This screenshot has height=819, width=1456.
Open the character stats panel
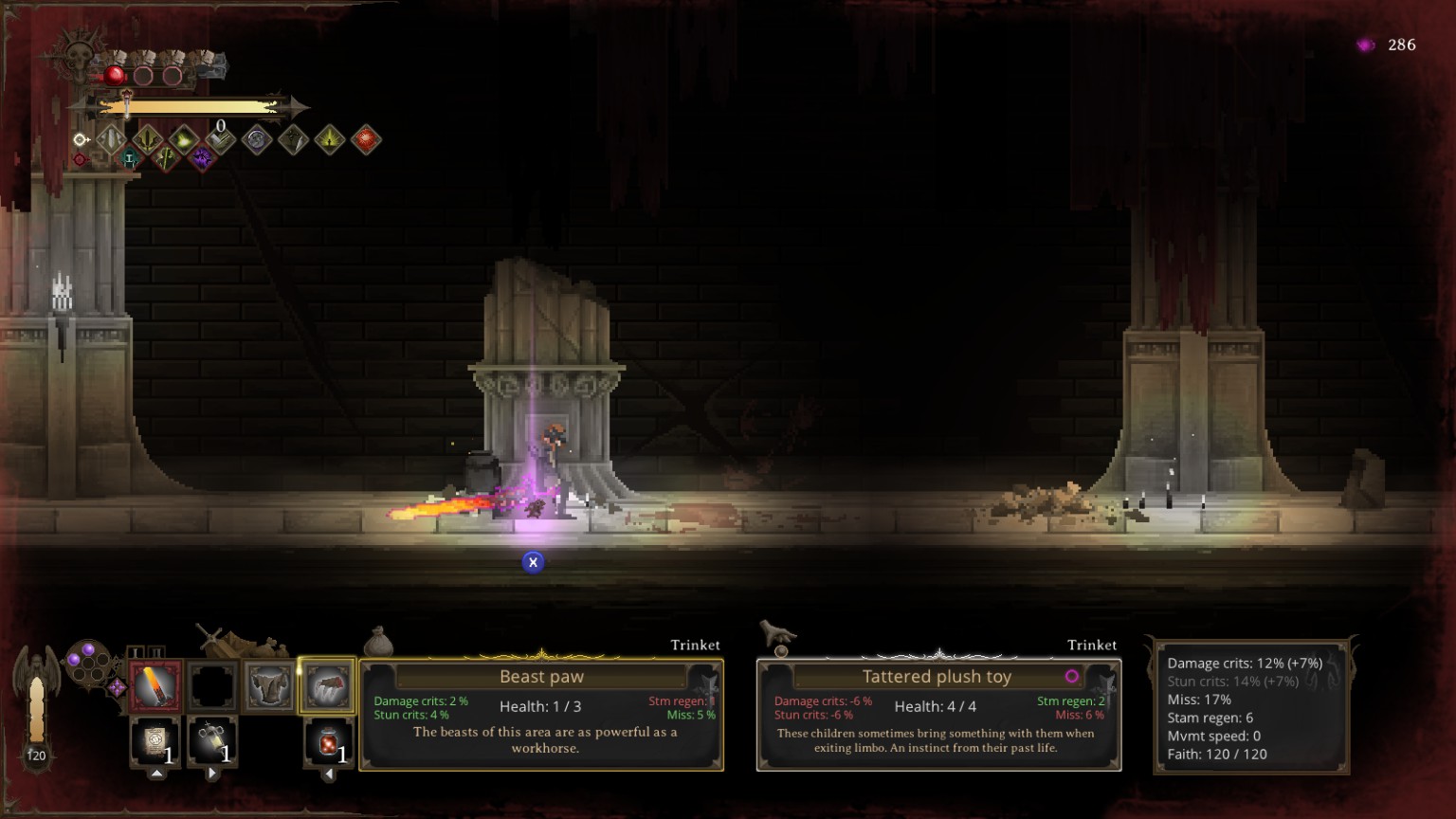[x=1251, y=707]
